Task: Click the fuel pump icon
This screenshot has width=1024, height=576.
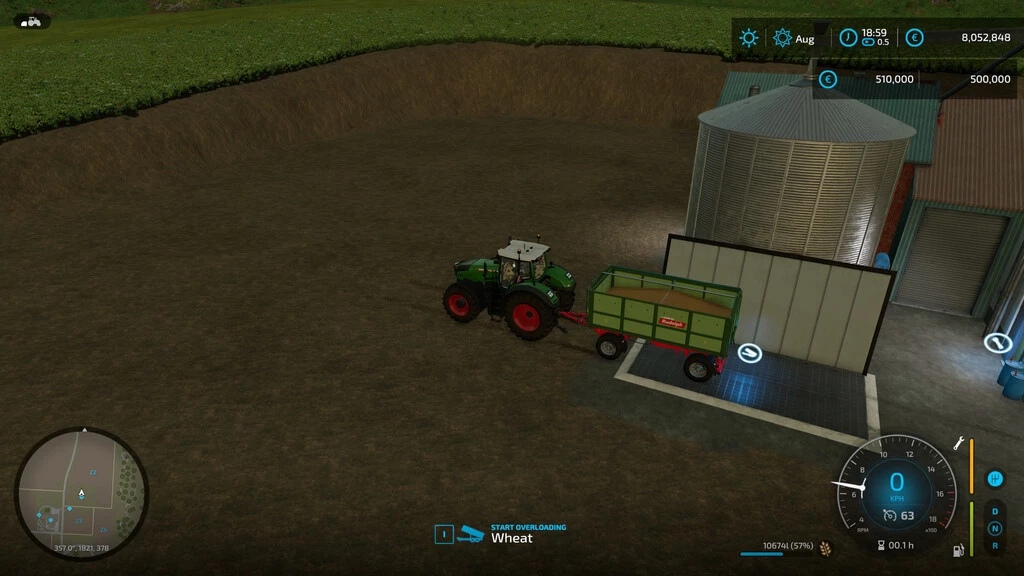Action: 959,549
